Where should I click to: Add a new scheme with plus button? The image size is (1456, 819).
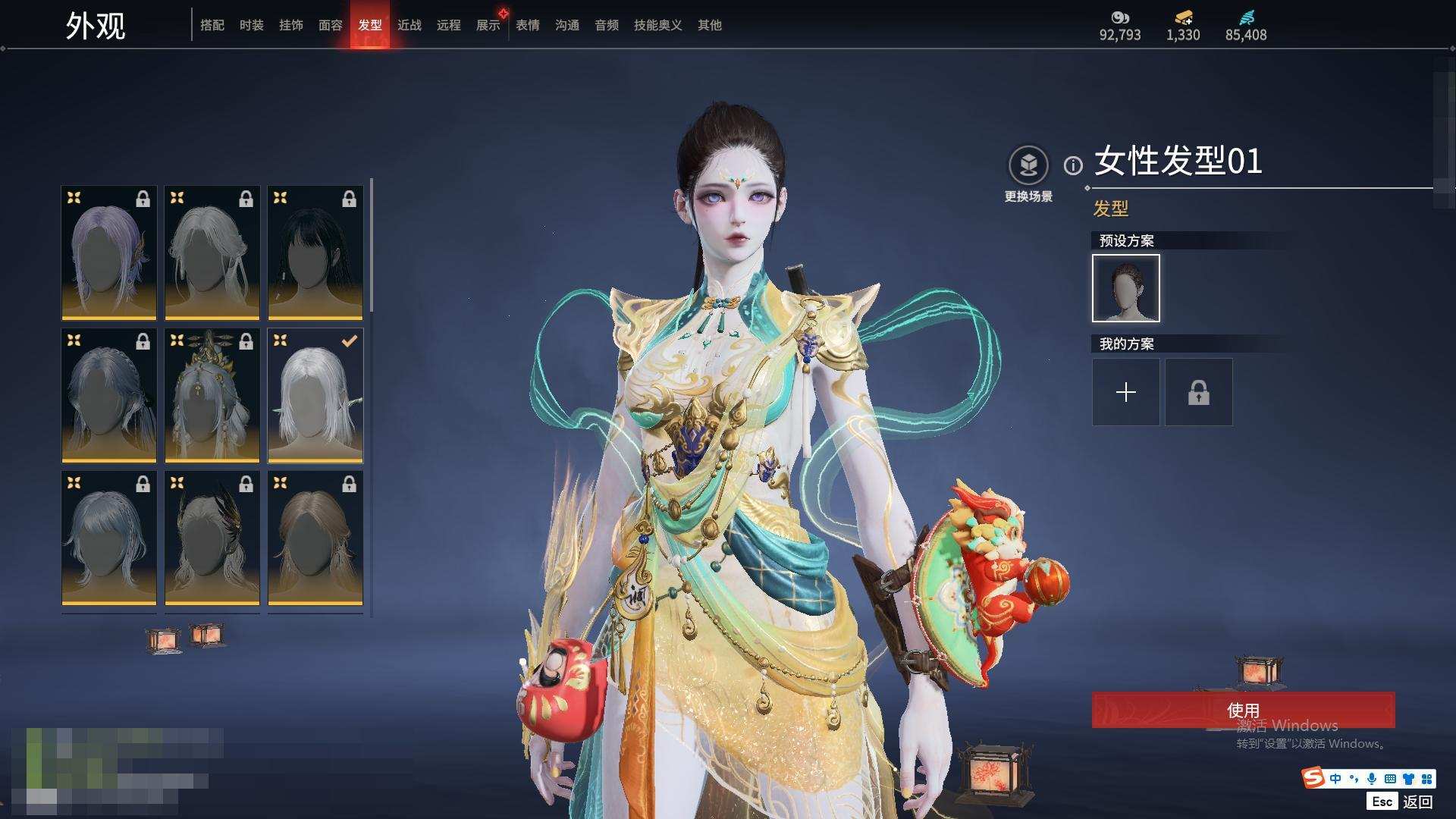(x=1126, y=392)
